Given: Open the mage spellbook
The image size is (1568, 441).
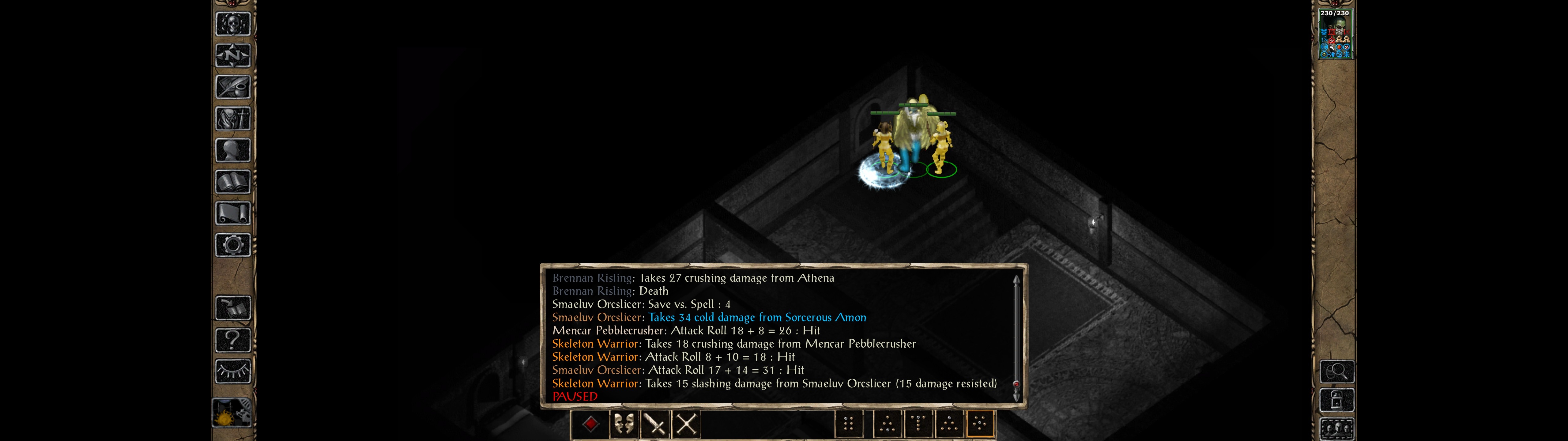Looking at the screenshot, I should tap(233, 182).
